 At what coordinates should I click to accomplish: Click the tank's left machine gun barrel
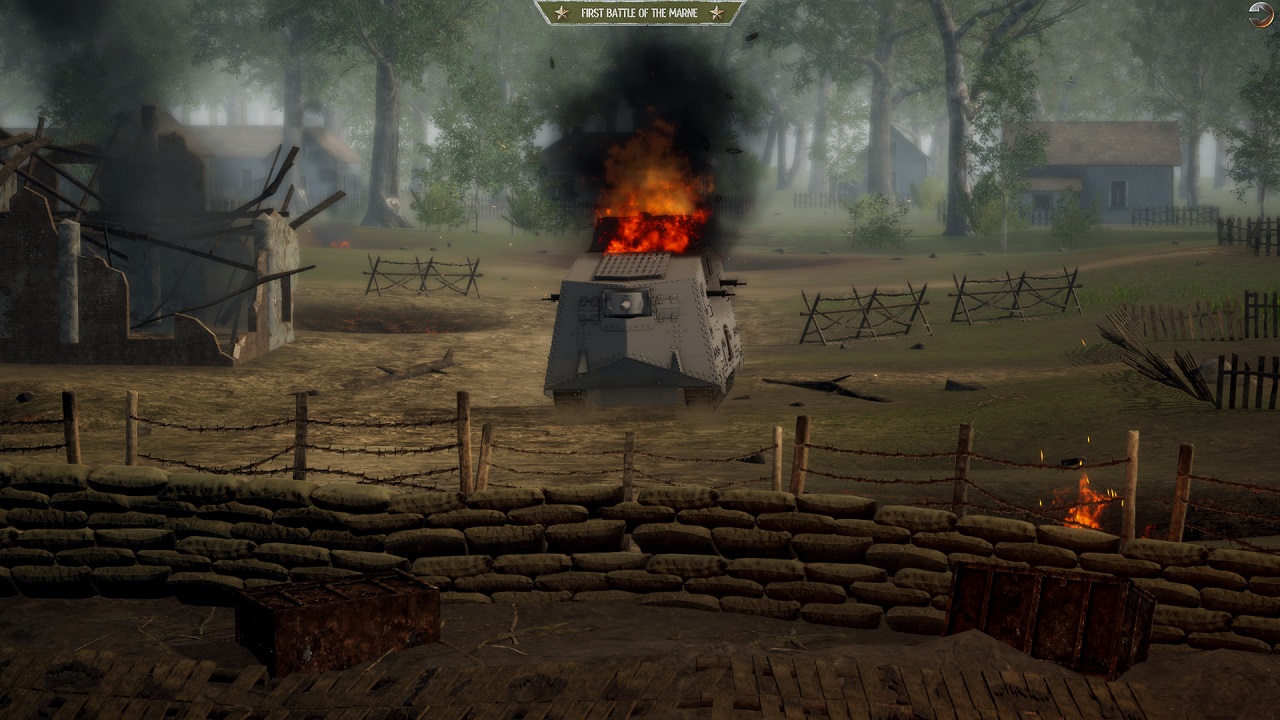[550, 297]
